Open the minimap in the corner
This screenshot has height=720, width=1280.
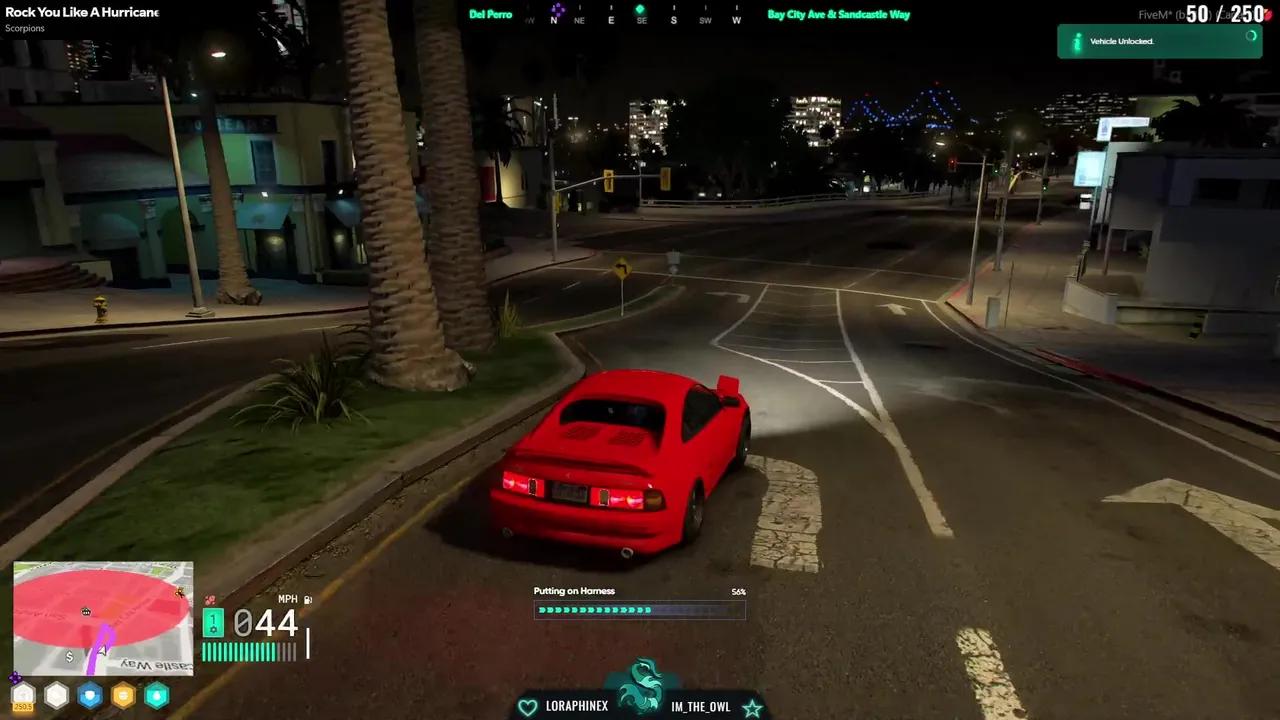103,618
